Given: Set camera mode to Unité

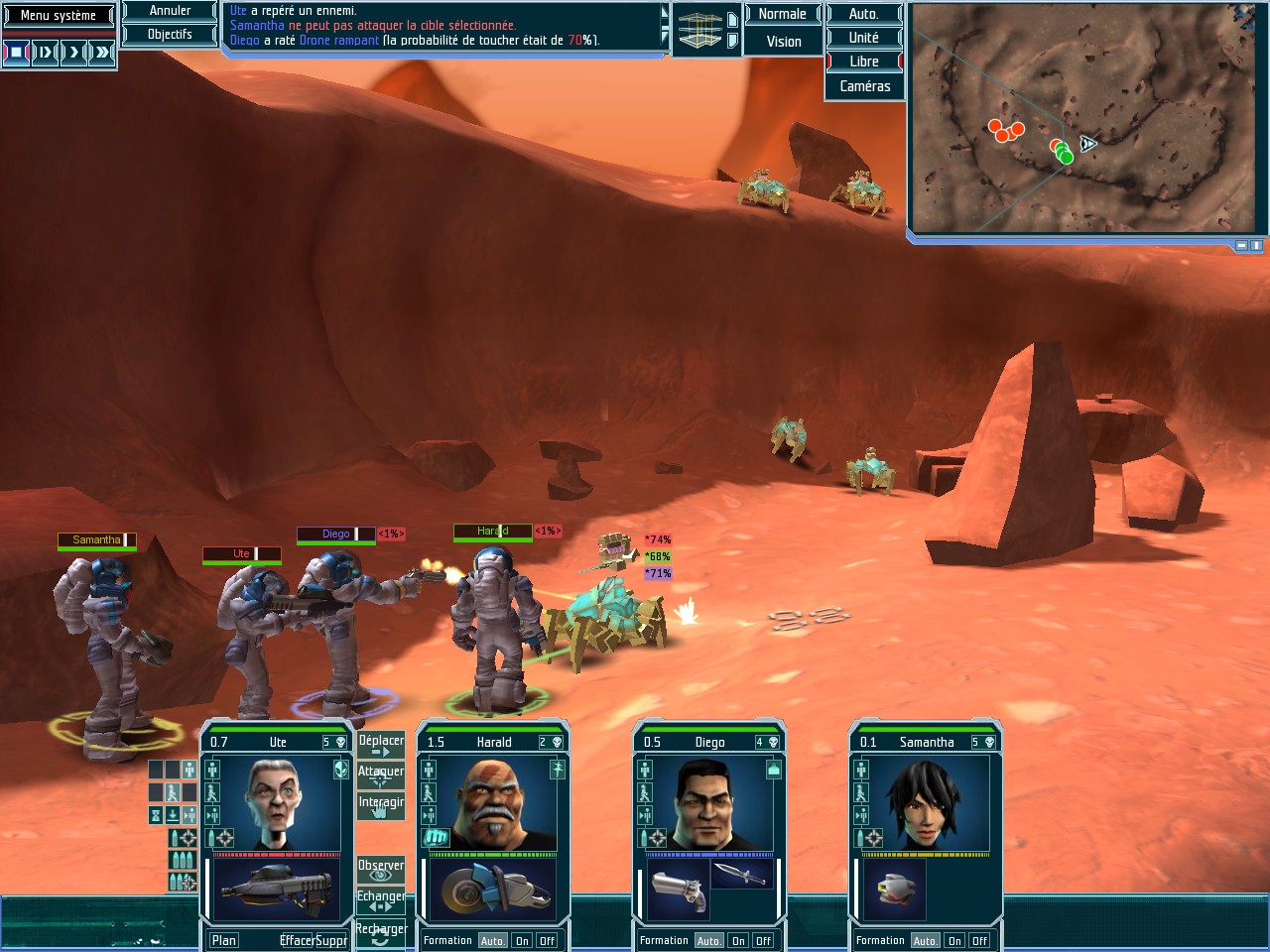Looking at the screenshot, I should click(x=864, y=38).
